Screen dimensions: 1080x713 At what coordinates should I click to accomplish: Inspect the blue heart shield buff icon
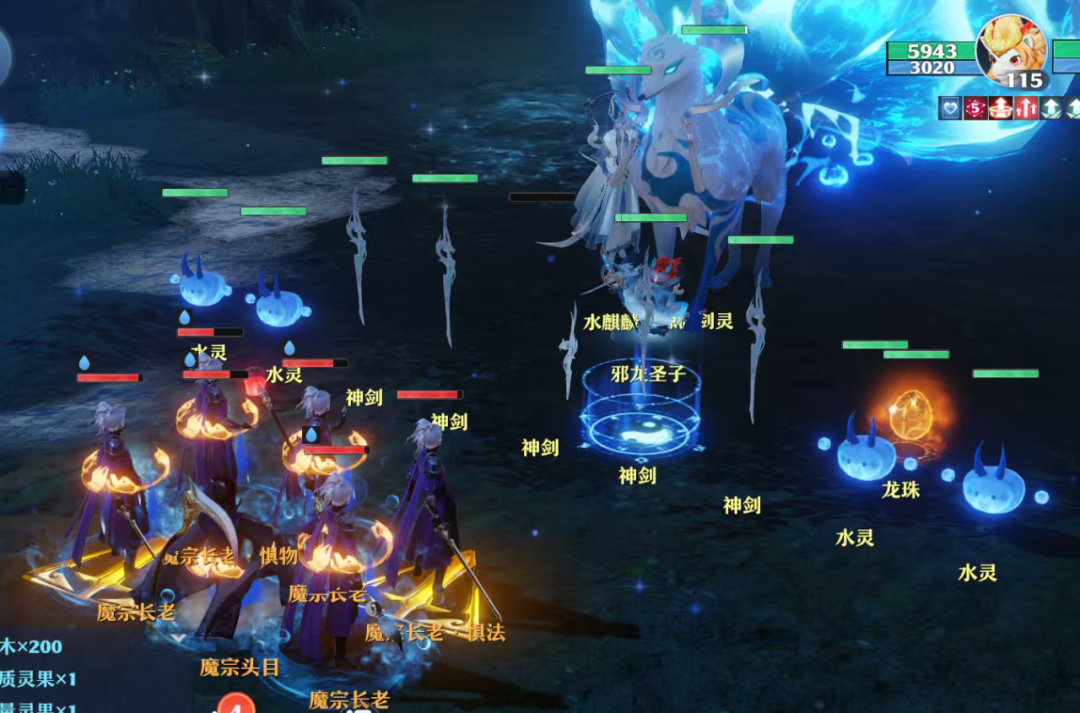(x=949, y=108)
